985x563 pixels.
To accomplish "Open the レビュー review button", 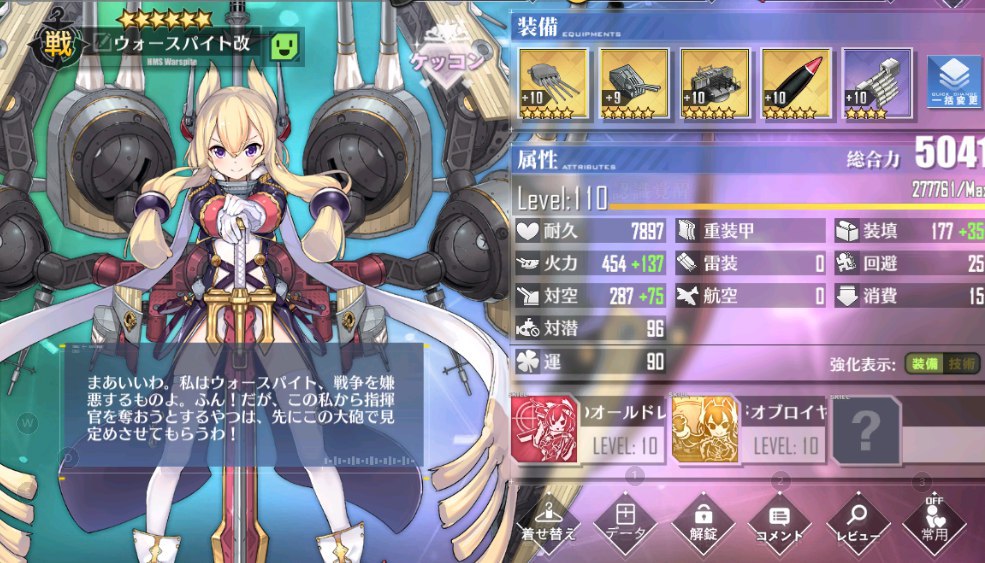I will coord(857,522).
